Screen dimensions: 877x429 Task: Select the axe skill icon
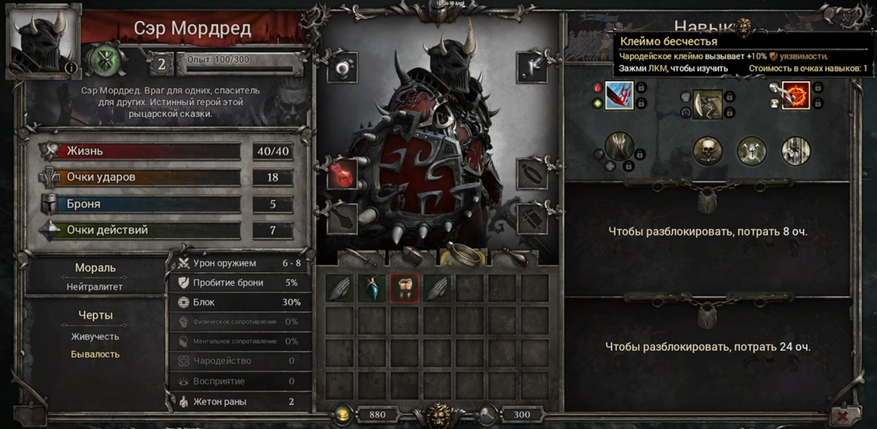(707, 103)
